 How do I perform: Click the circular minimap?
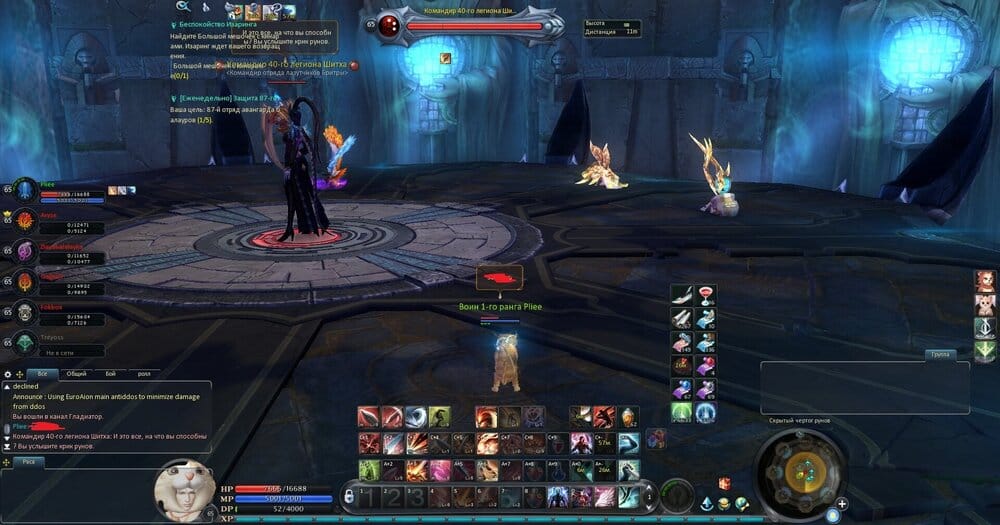tap(798, 472)
